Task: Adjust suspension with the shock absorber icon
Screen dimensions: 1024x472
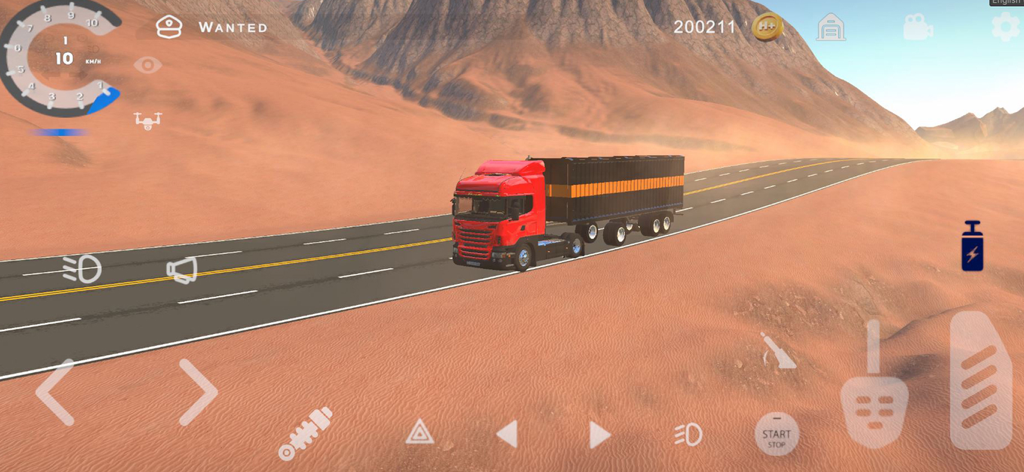Action: pos(304,434)
